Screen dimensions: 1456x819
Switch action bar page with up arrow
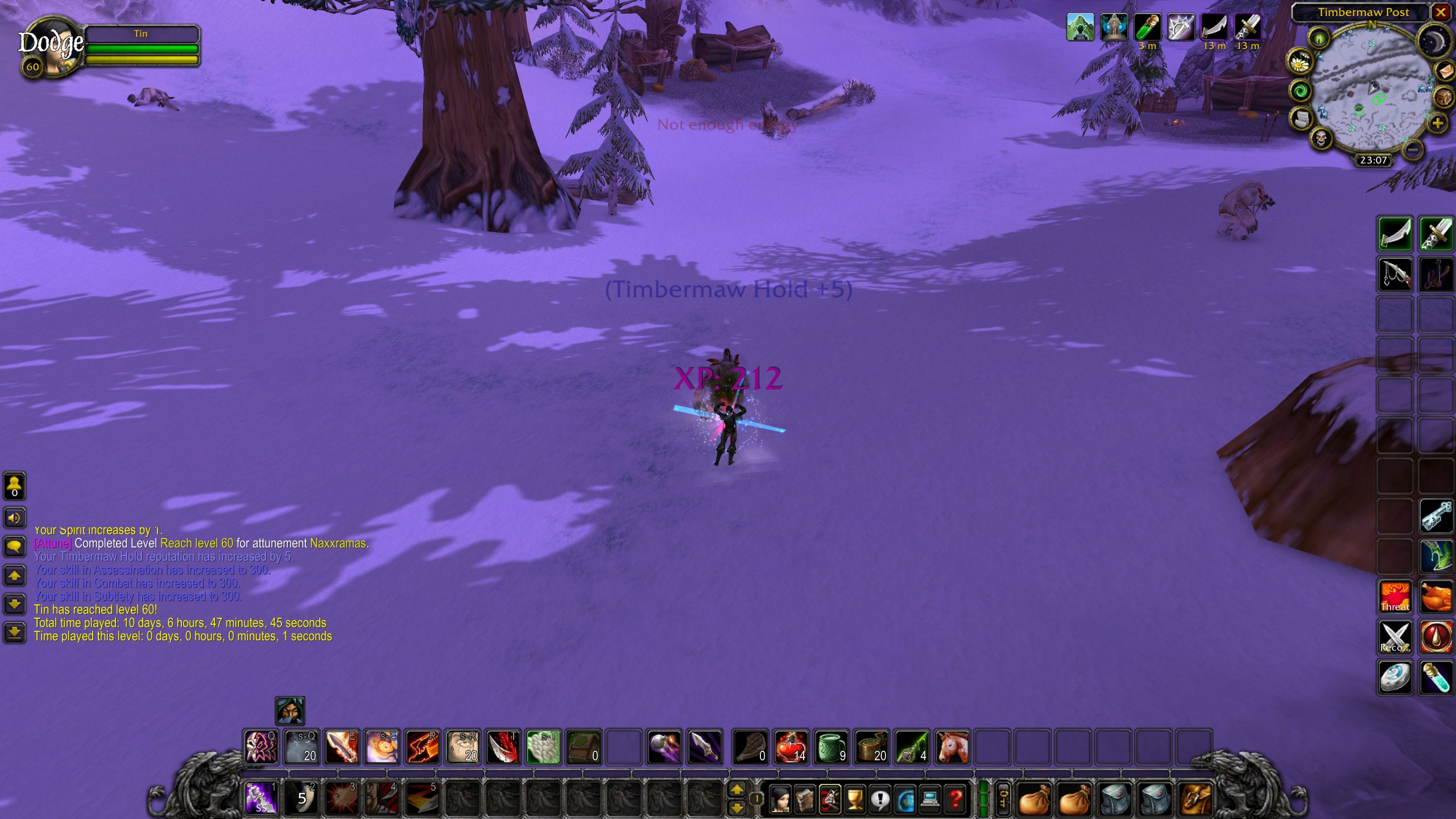[737, 789]
